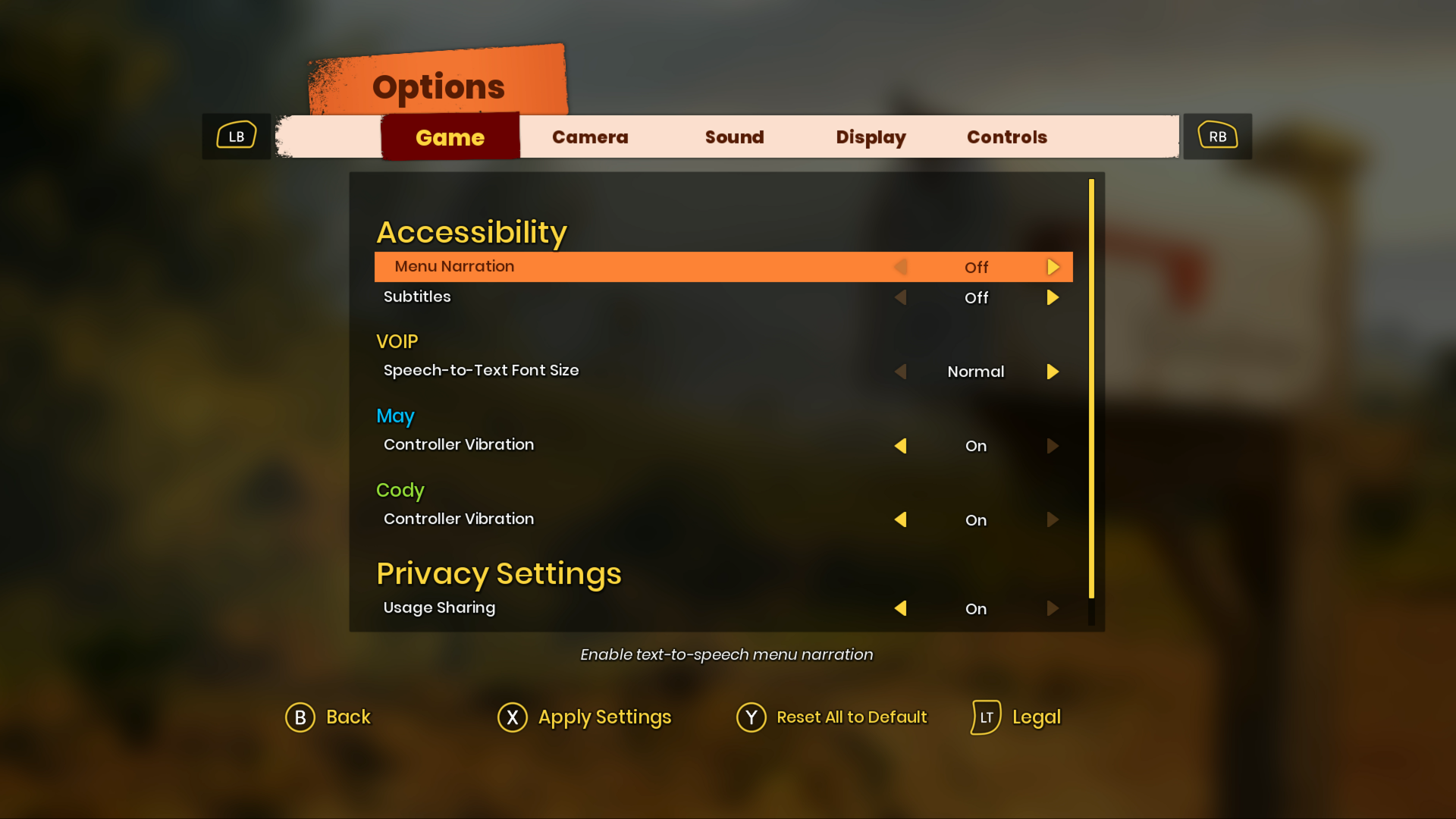Screen dimensions: 1456x819
Task: Enable Menu Narration with the right arrow
Action: pos(1053,267)
